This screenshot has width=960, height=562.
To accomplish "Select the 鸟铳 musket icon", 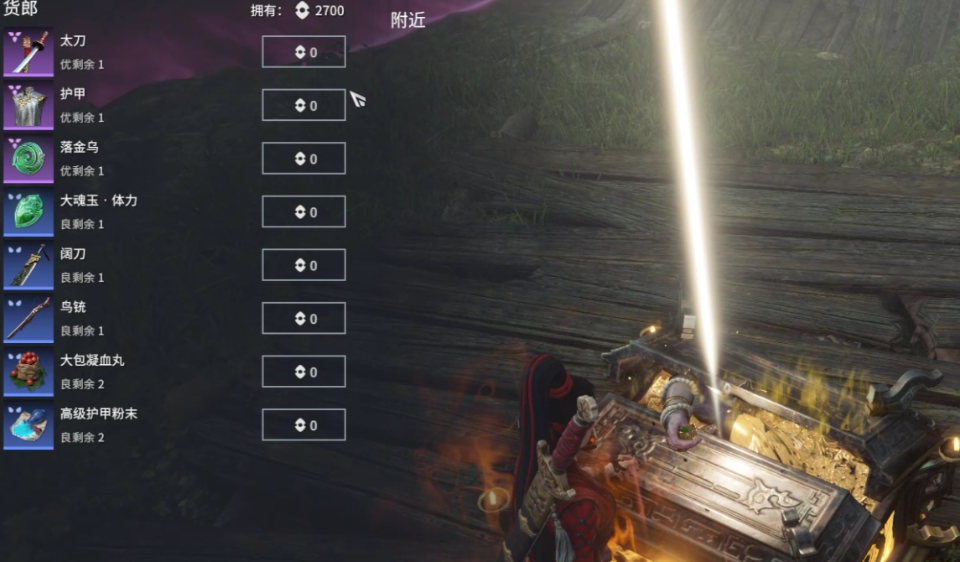I will coord(28,319).
